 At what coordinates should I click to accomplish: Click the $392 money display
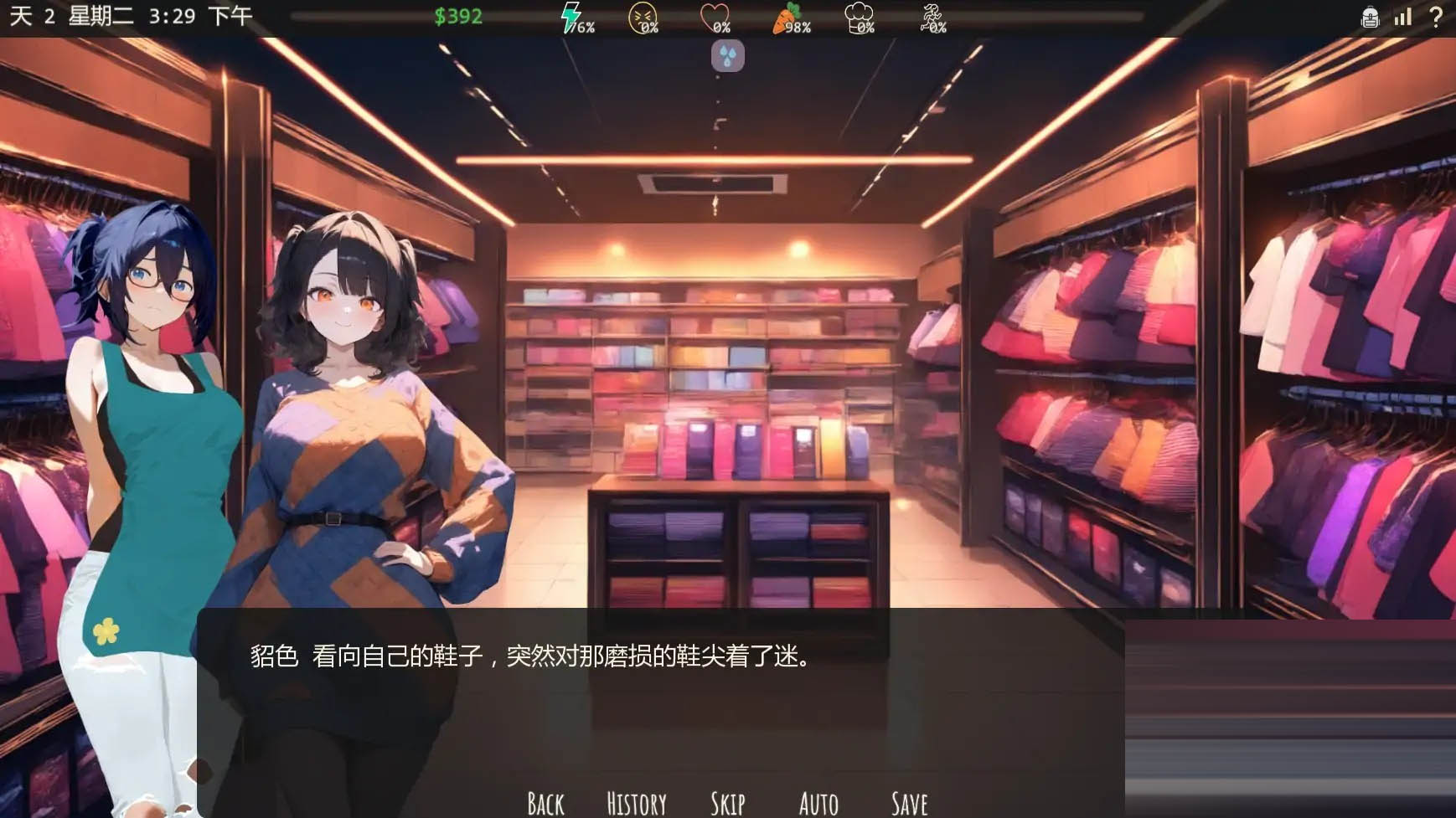458,17
